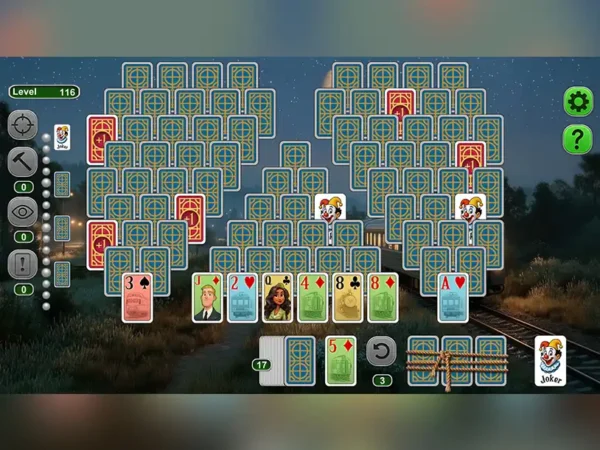Play the Joker card beside the waste pile

[x=550, y=360]
